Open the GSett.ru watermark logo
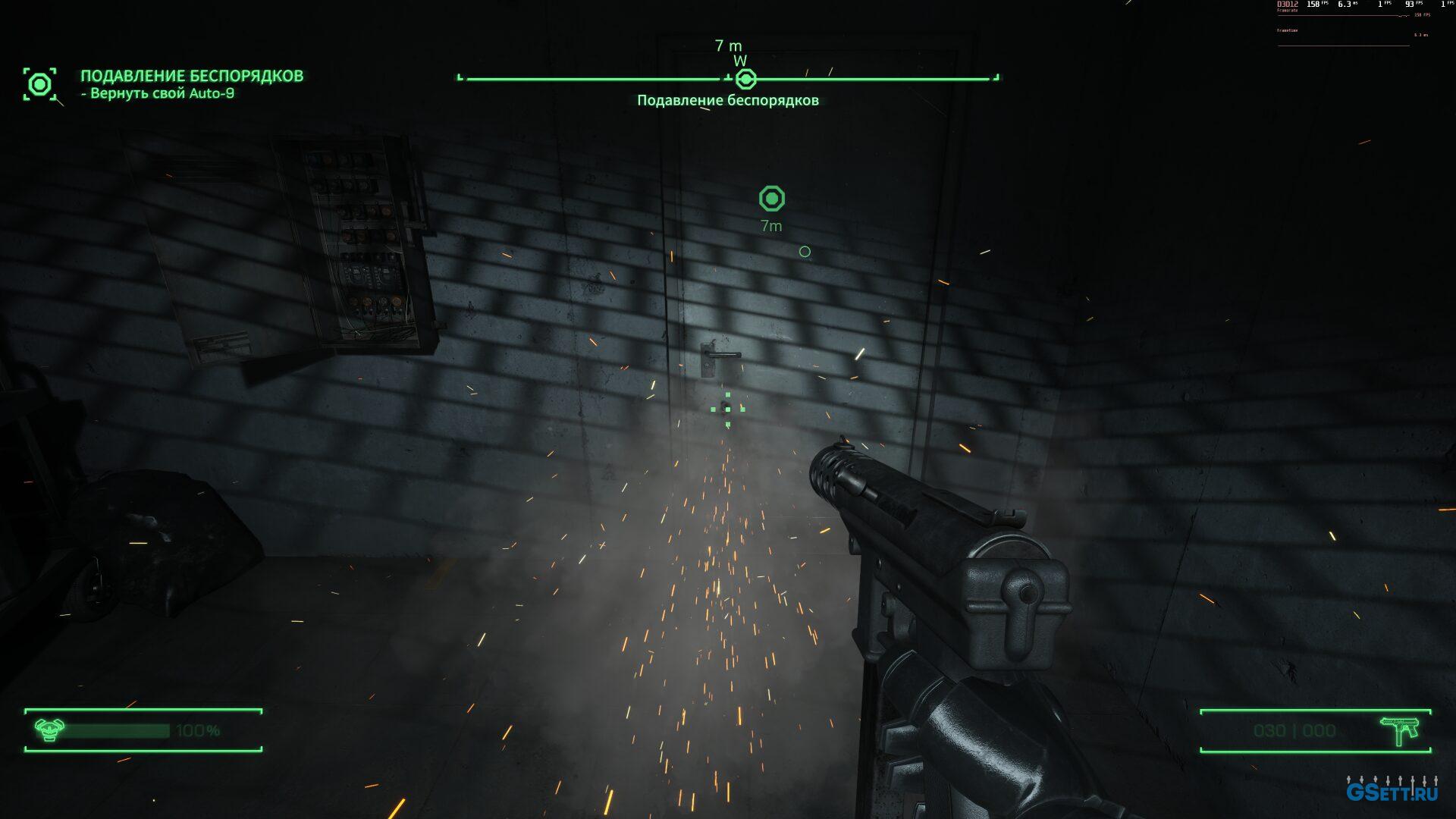Screen dimensions: 1456x819 [1392, 791]
